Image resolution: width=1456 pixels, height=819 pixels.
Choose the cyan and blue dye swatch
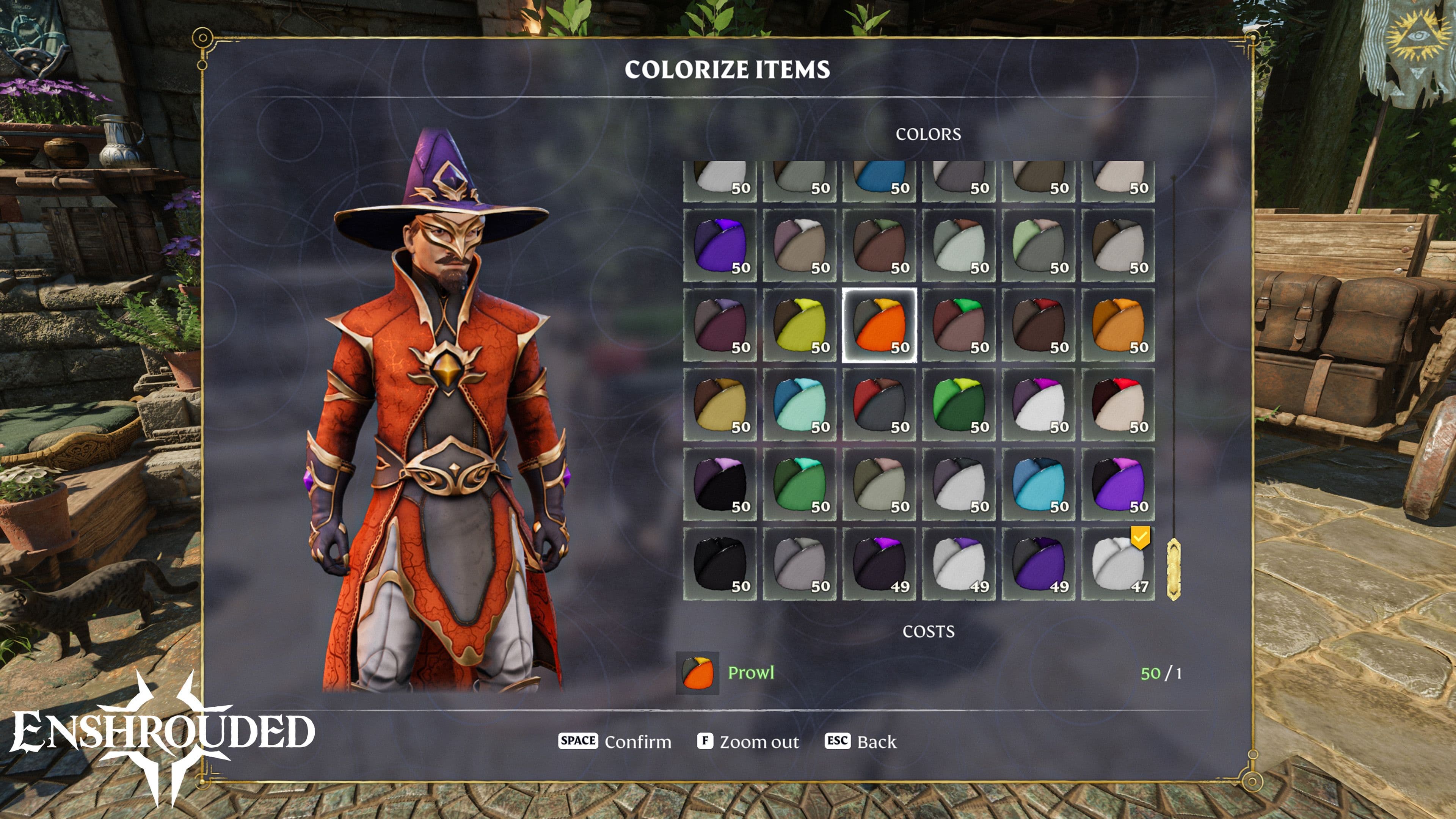pos(1038,485)
